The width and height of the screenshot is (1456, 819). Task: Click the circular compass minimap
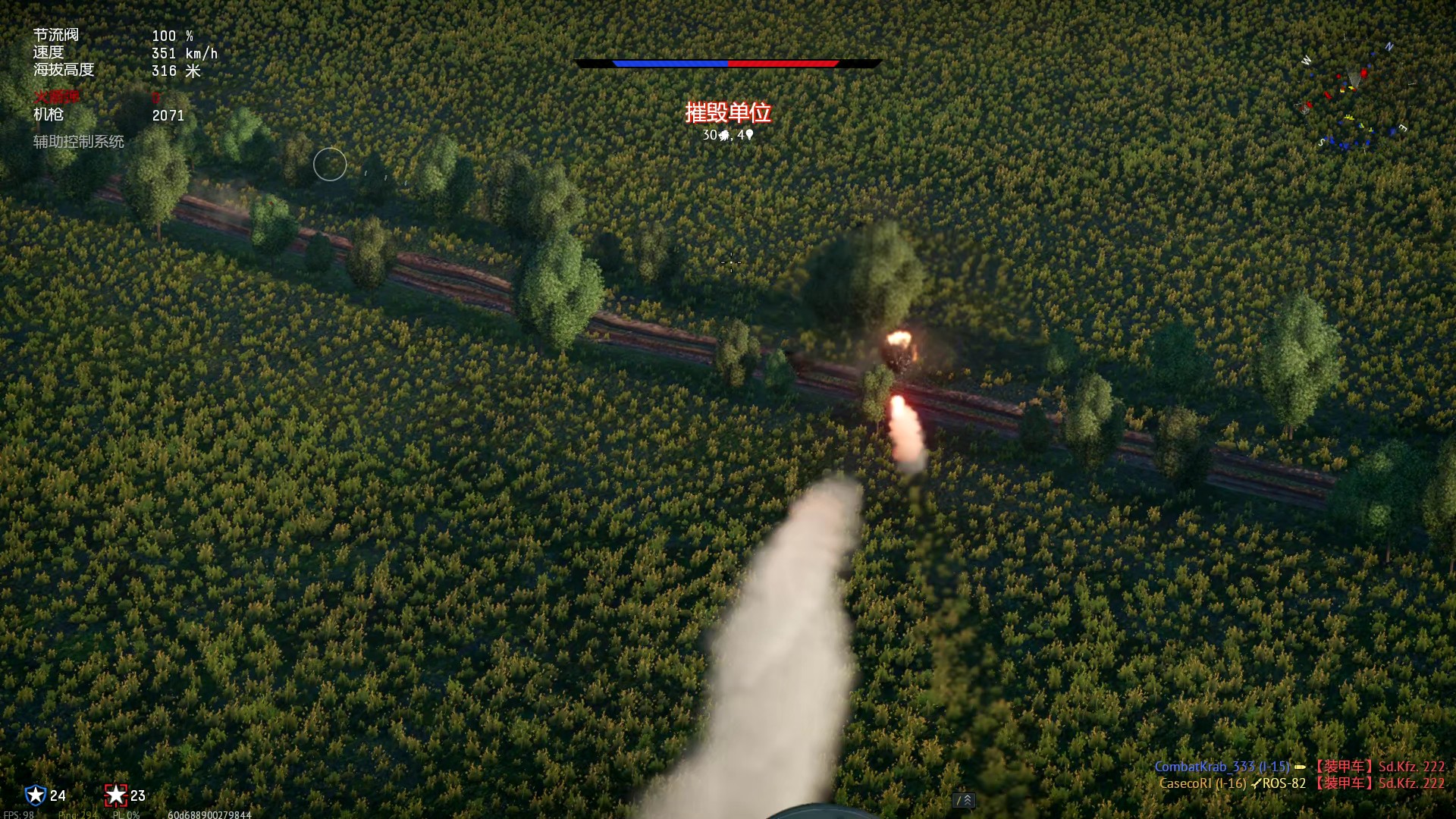(x=1354, y=95)
